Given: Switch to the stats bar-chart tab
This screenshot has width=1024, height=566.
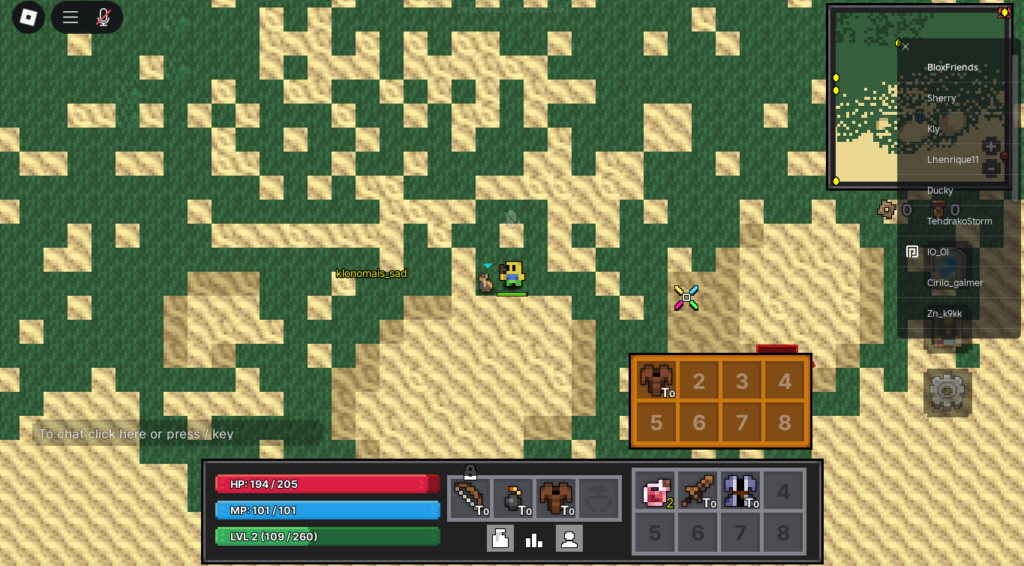Looking at the screenshot, I should pos(534,539).
